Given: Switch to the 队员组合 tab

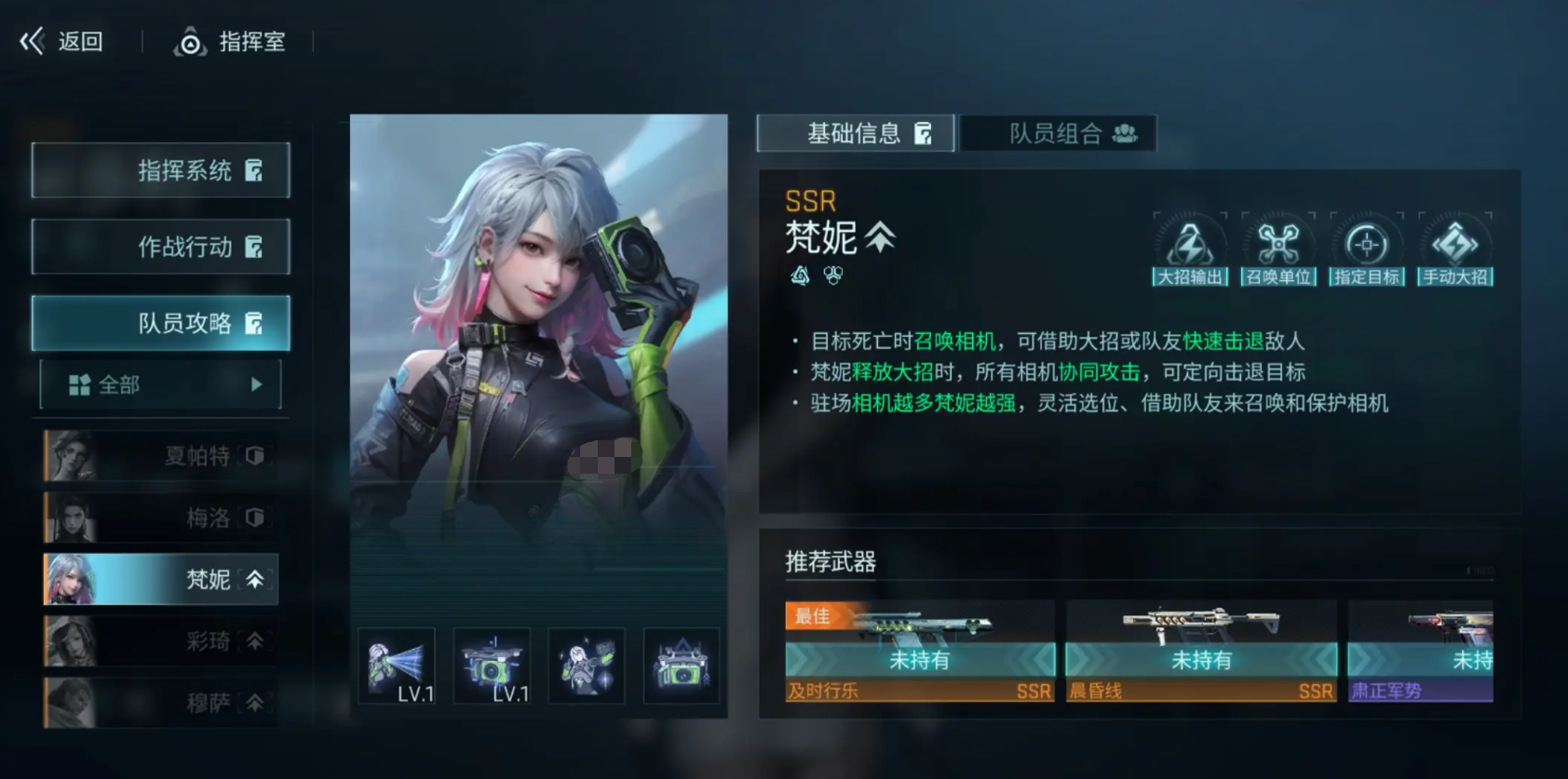Looking at the screenshot, I should (x=1059, y=133).
